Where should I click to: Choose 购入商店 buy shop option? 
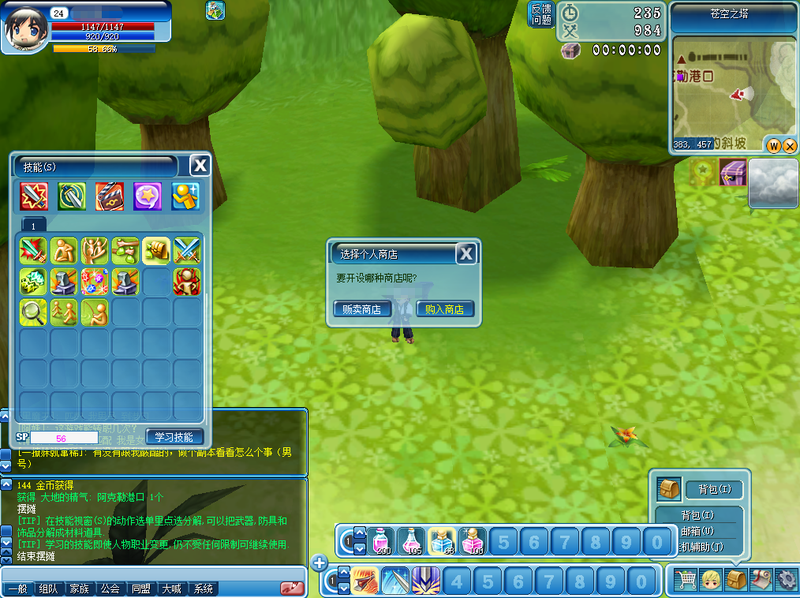[x=445, y=309]
